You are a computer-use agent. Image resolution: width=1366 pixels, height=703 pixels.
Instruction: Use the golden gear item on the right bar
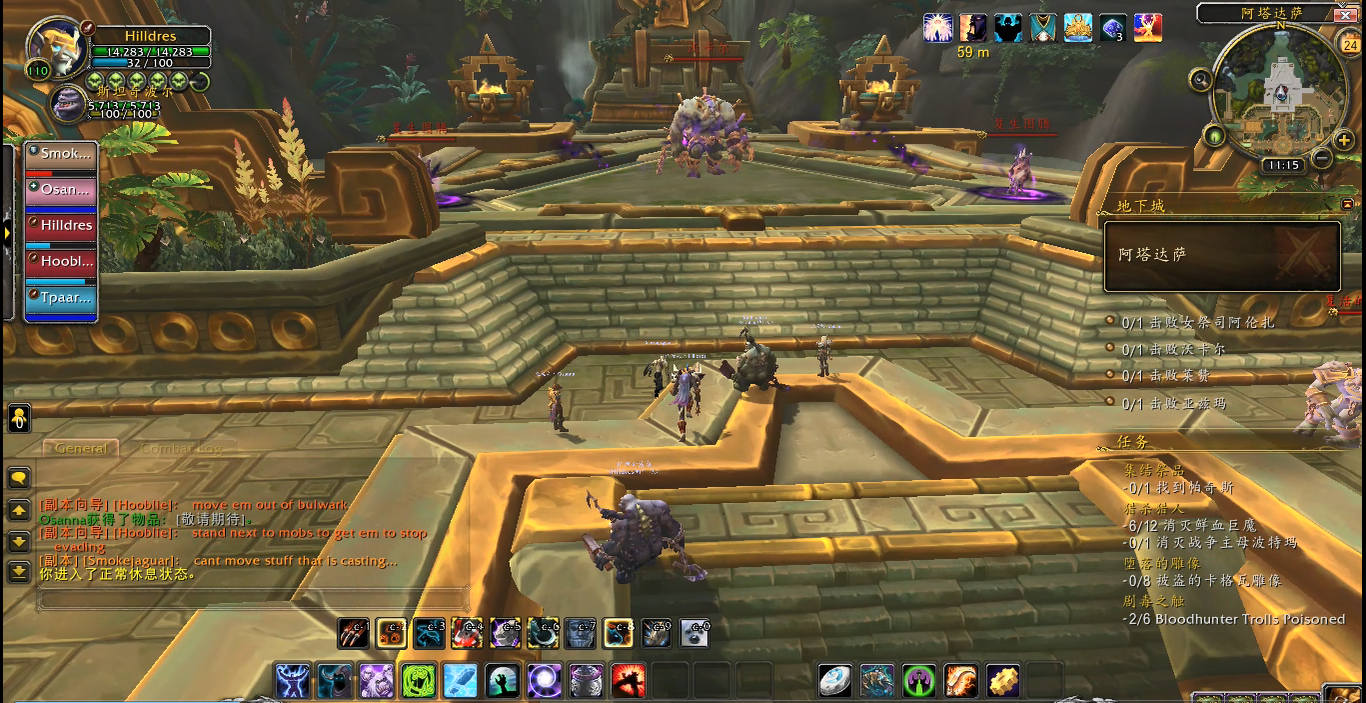click(x=1003, y=681)
